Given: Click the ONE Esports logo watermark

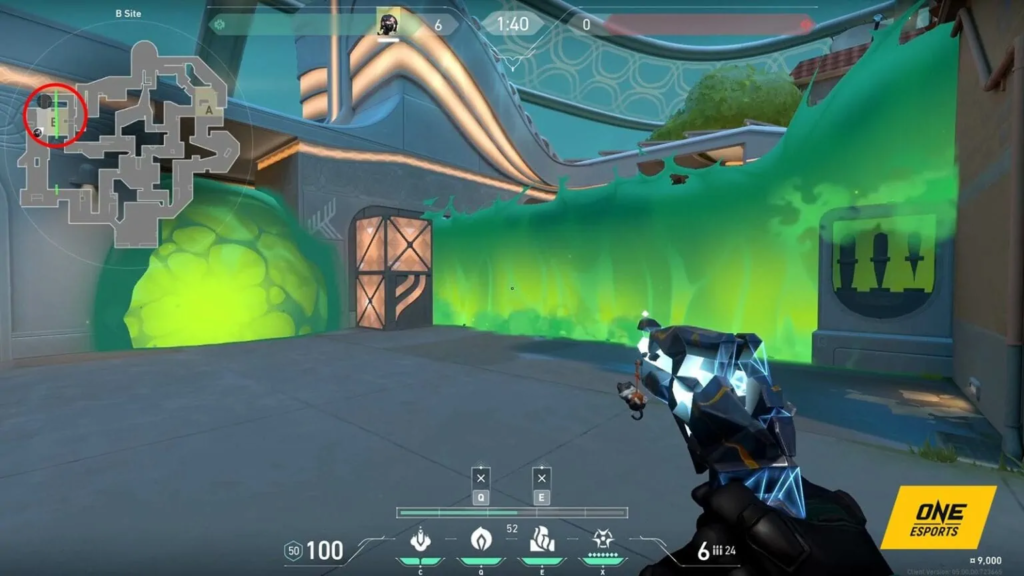Looking at the screenshot, I should click(937, 517).
